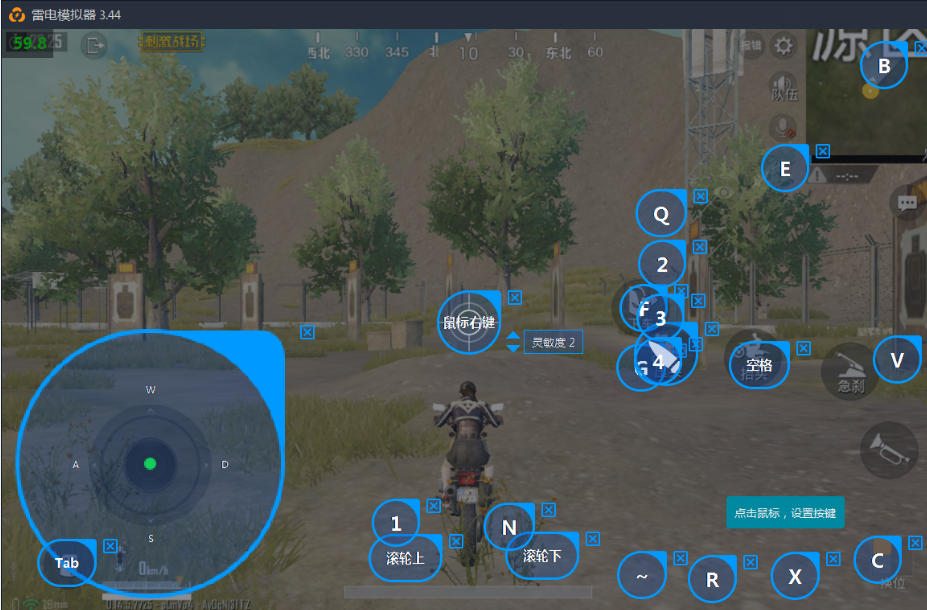Select the R key mapping bubble
Viewport: 927px width, 610px height.
(713, 580)
